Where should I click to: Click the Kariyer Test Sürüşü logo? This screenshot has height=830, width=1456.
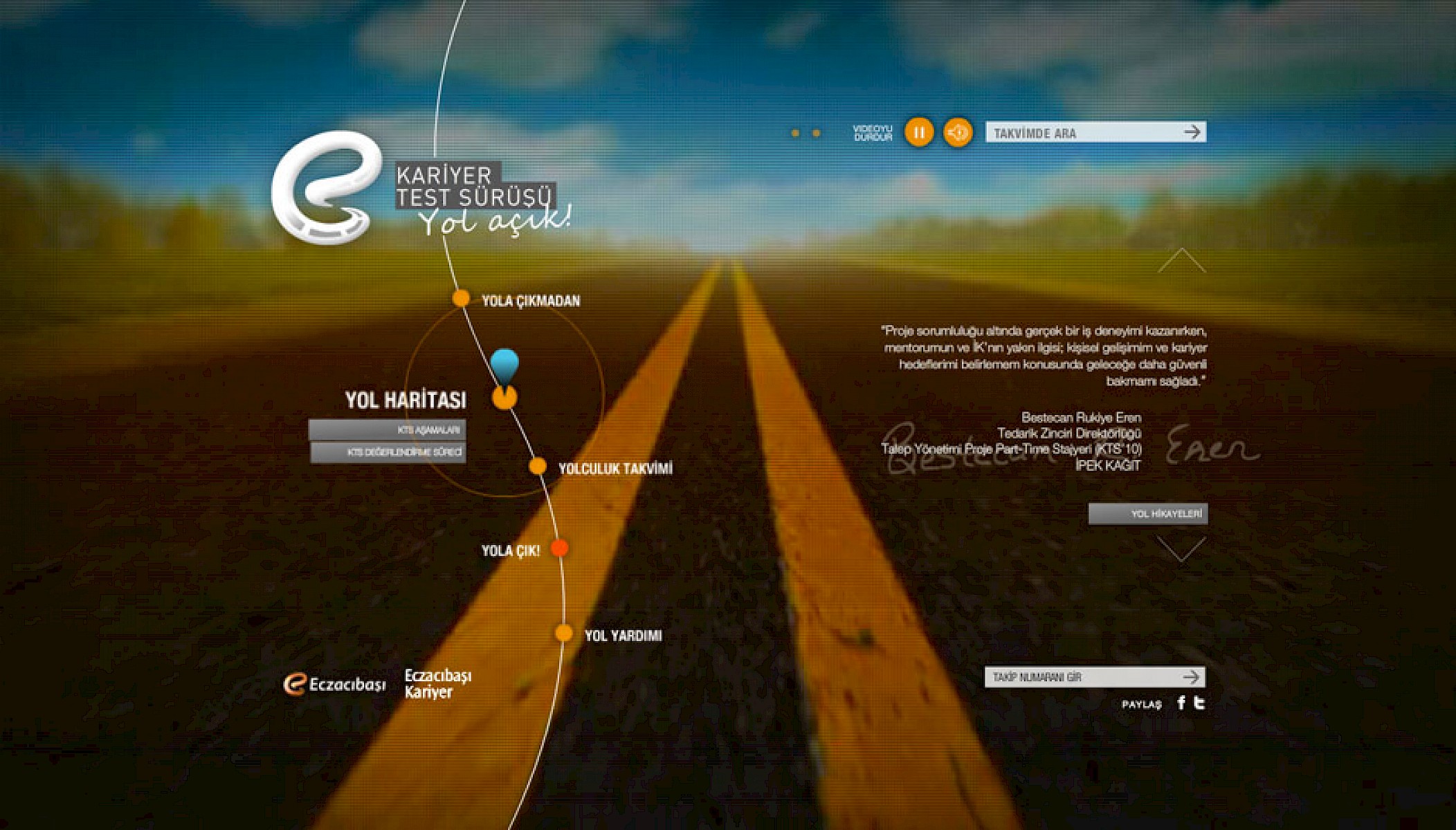point(327,188)
